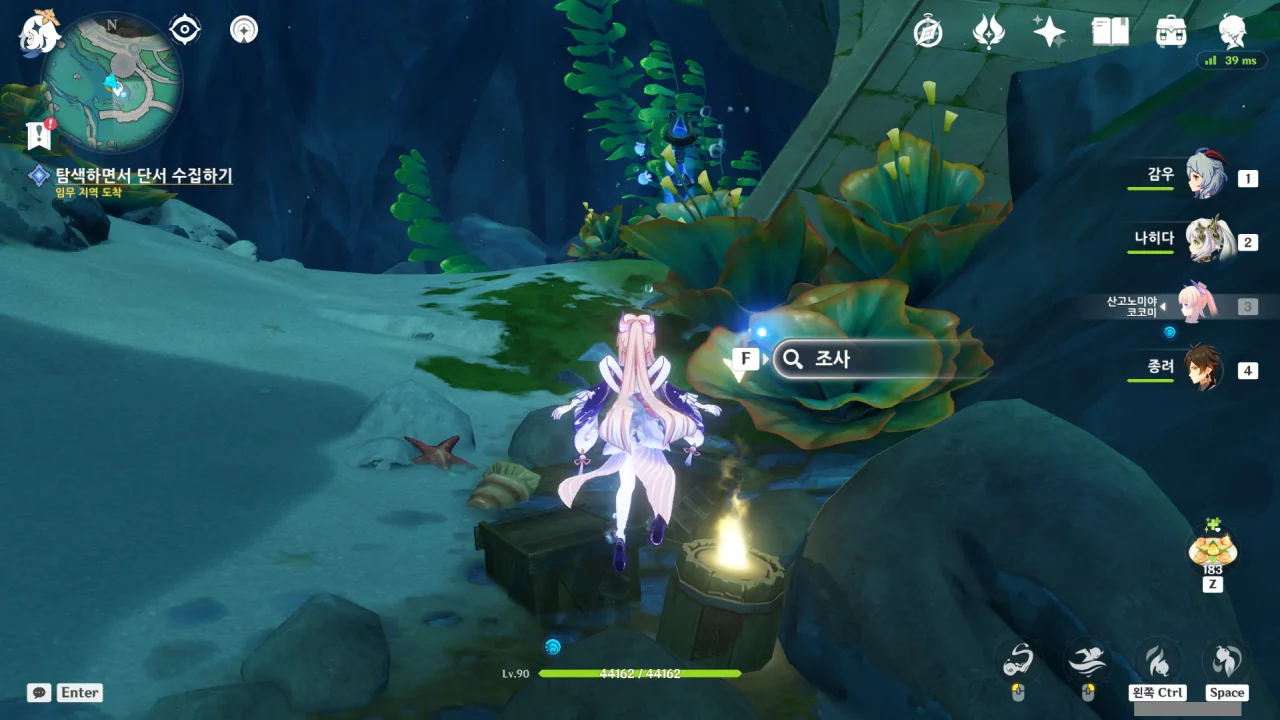This screenshot has width=1280, height=720.
Task: Open the adventurer handbook book icon
Action: pyautogui.click(x=1110, y=32)
